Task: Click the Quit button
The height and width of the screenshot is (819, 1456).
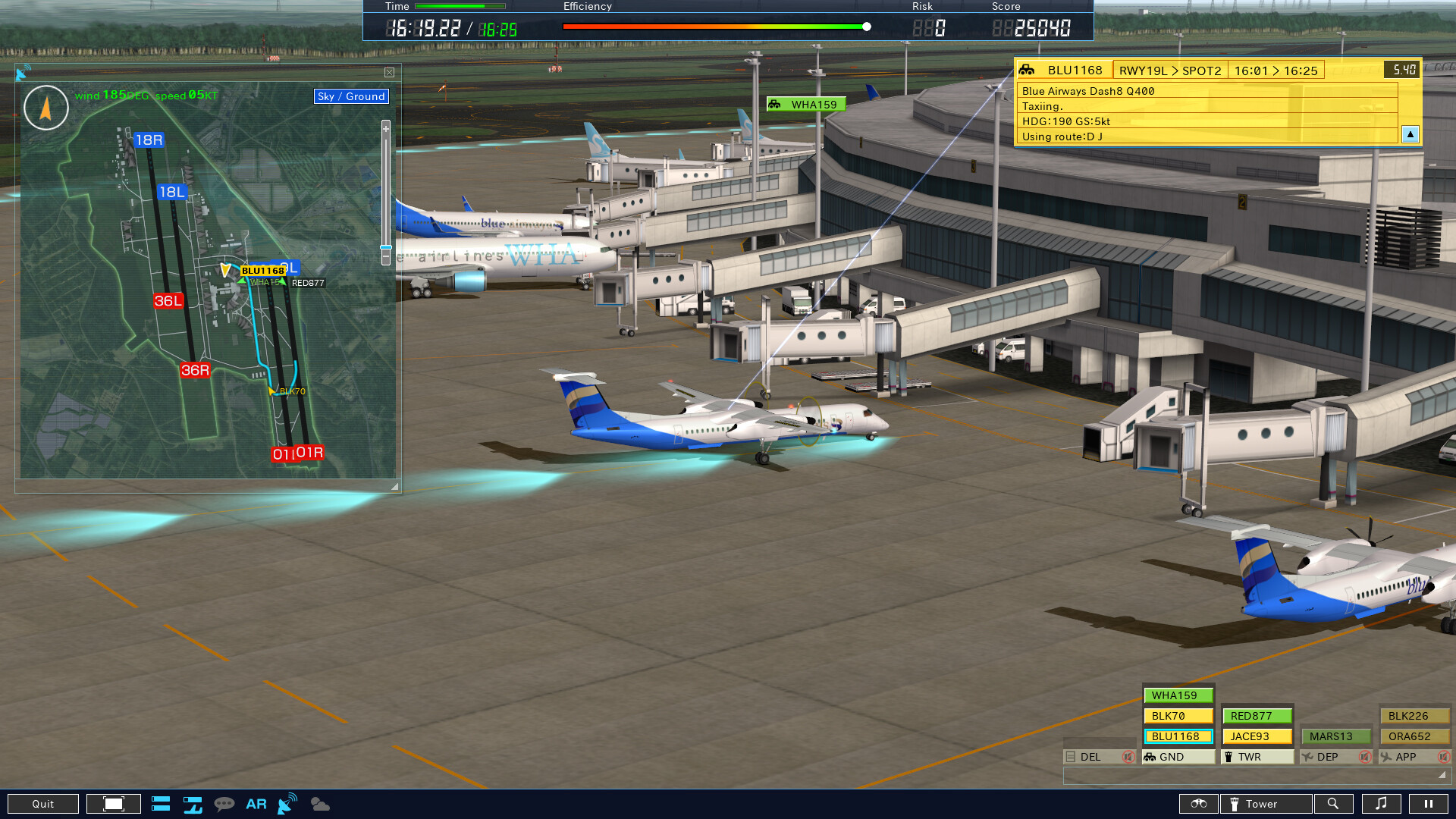Action: click(43, 803)
